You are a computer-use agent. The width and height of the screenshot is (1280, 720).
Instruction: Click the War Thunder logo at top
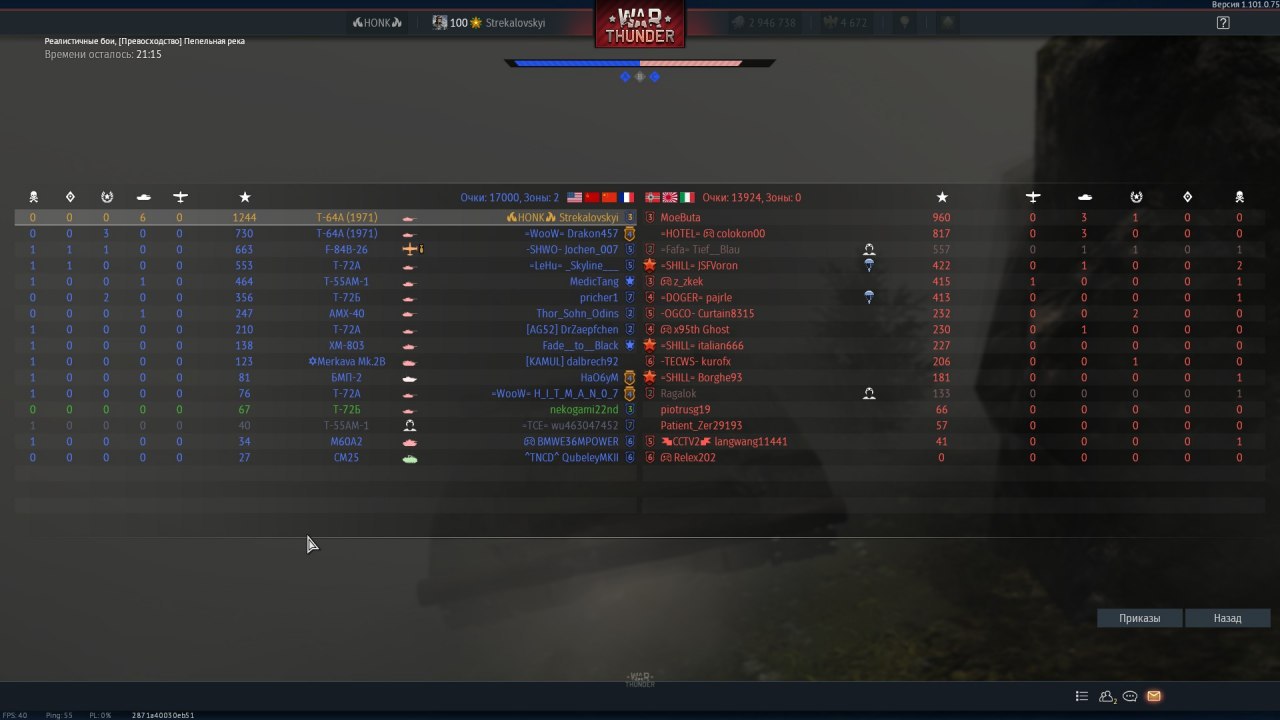pyautogui.click(x=640, y=24)
